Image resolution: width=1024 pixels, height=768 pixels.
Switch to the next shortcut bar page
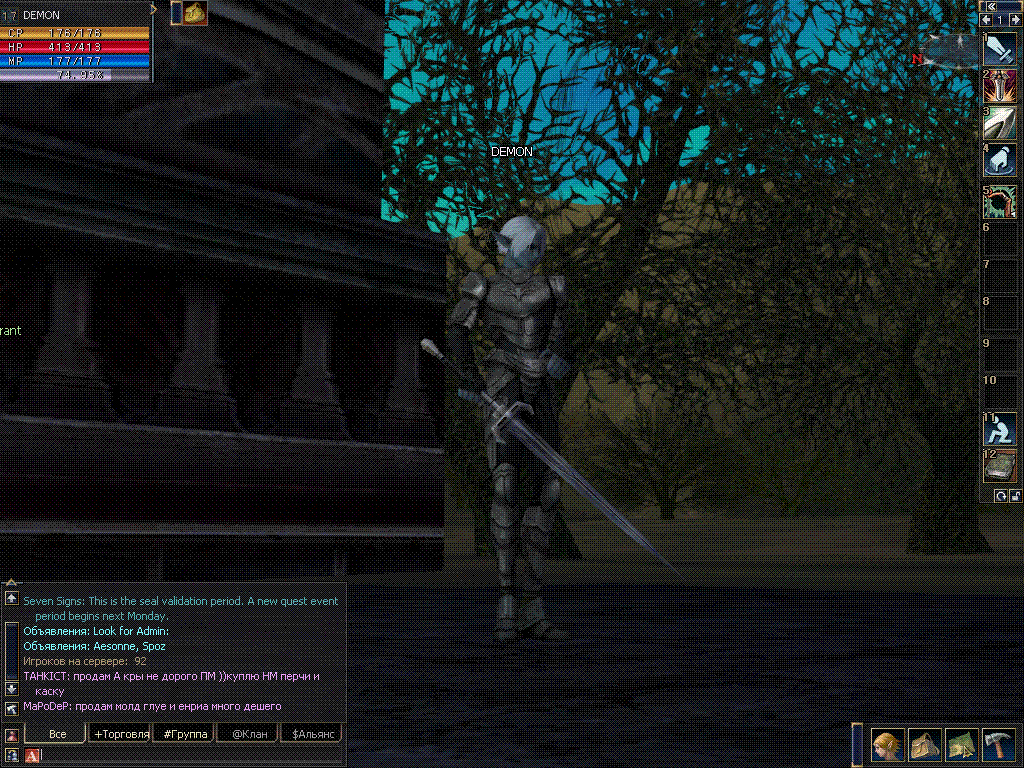pyautogui.click(x=1015, y=20)
